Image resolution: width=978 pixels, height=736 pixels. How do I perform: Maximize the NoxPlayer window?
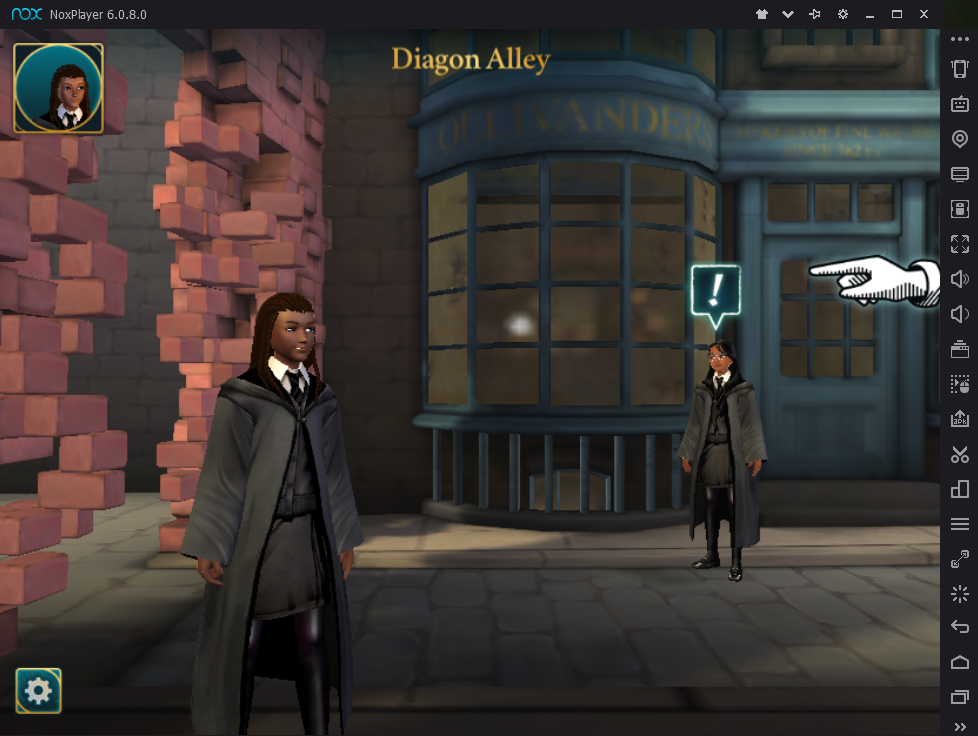coord(897,14)
